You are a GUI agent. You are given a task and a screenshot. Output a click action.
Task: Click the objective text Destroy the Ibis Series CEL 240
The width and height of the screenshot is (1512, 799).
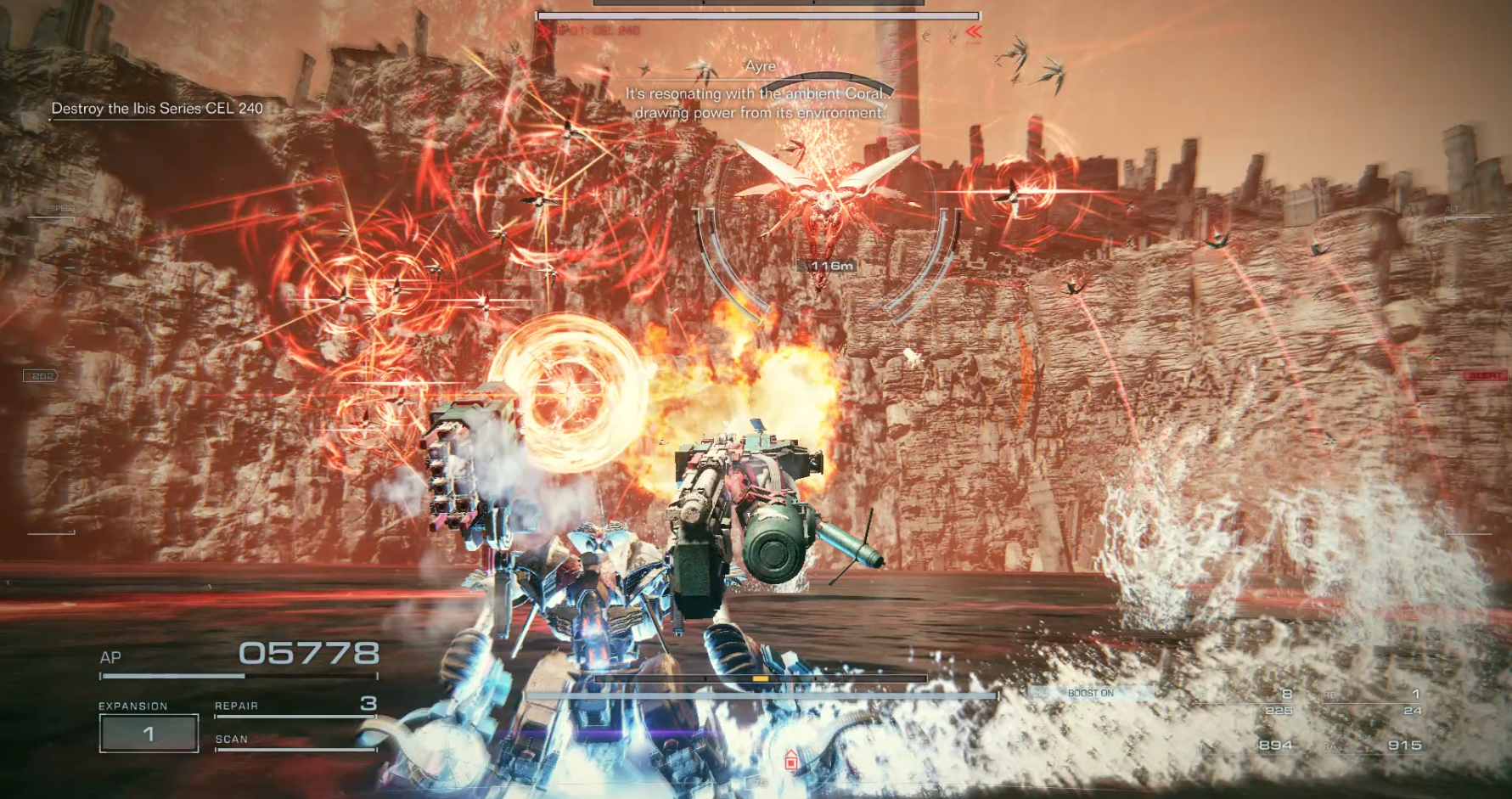[157, 109]
